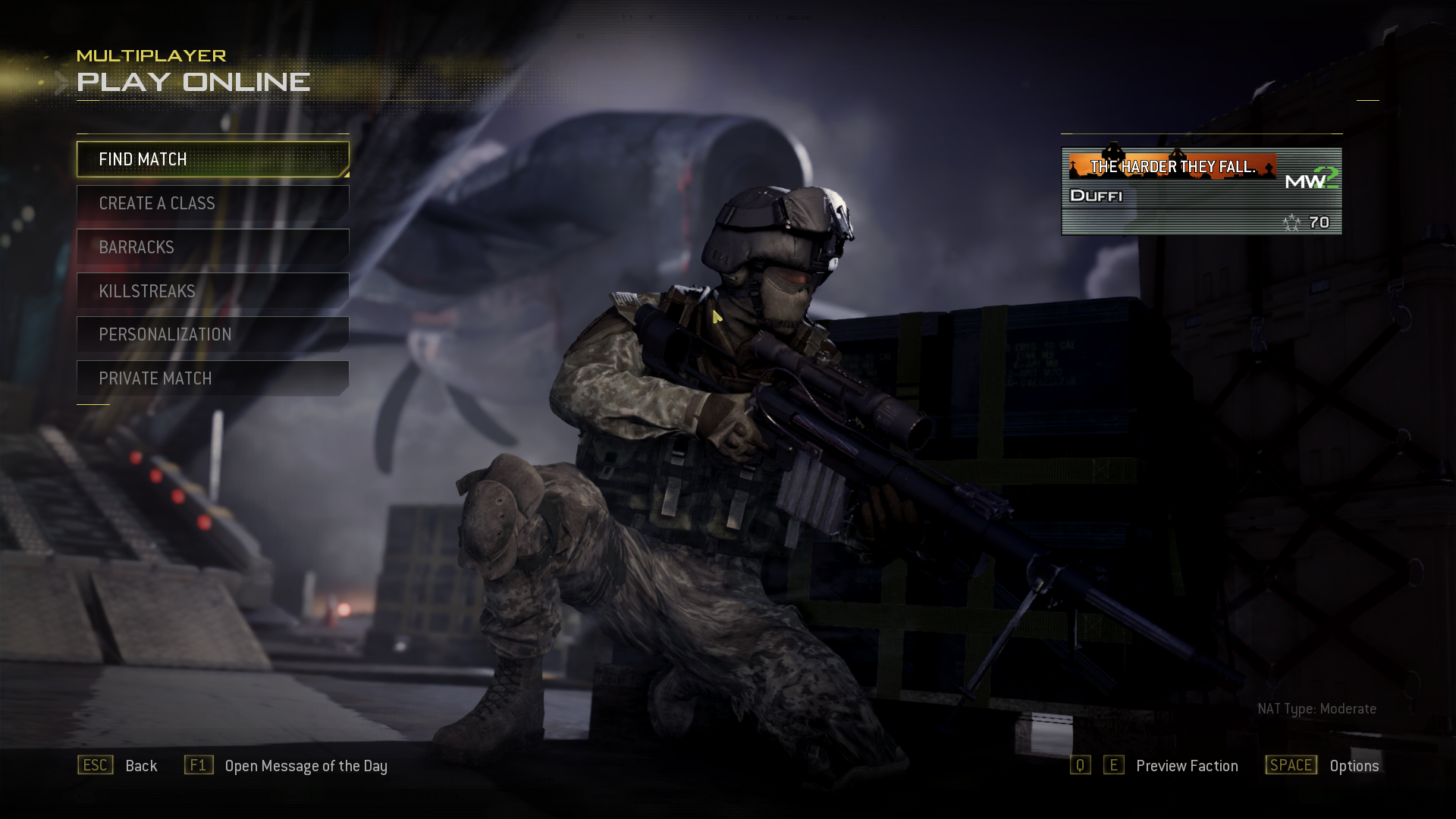Open the Killstreaks menu

click(x=212, y=291)
